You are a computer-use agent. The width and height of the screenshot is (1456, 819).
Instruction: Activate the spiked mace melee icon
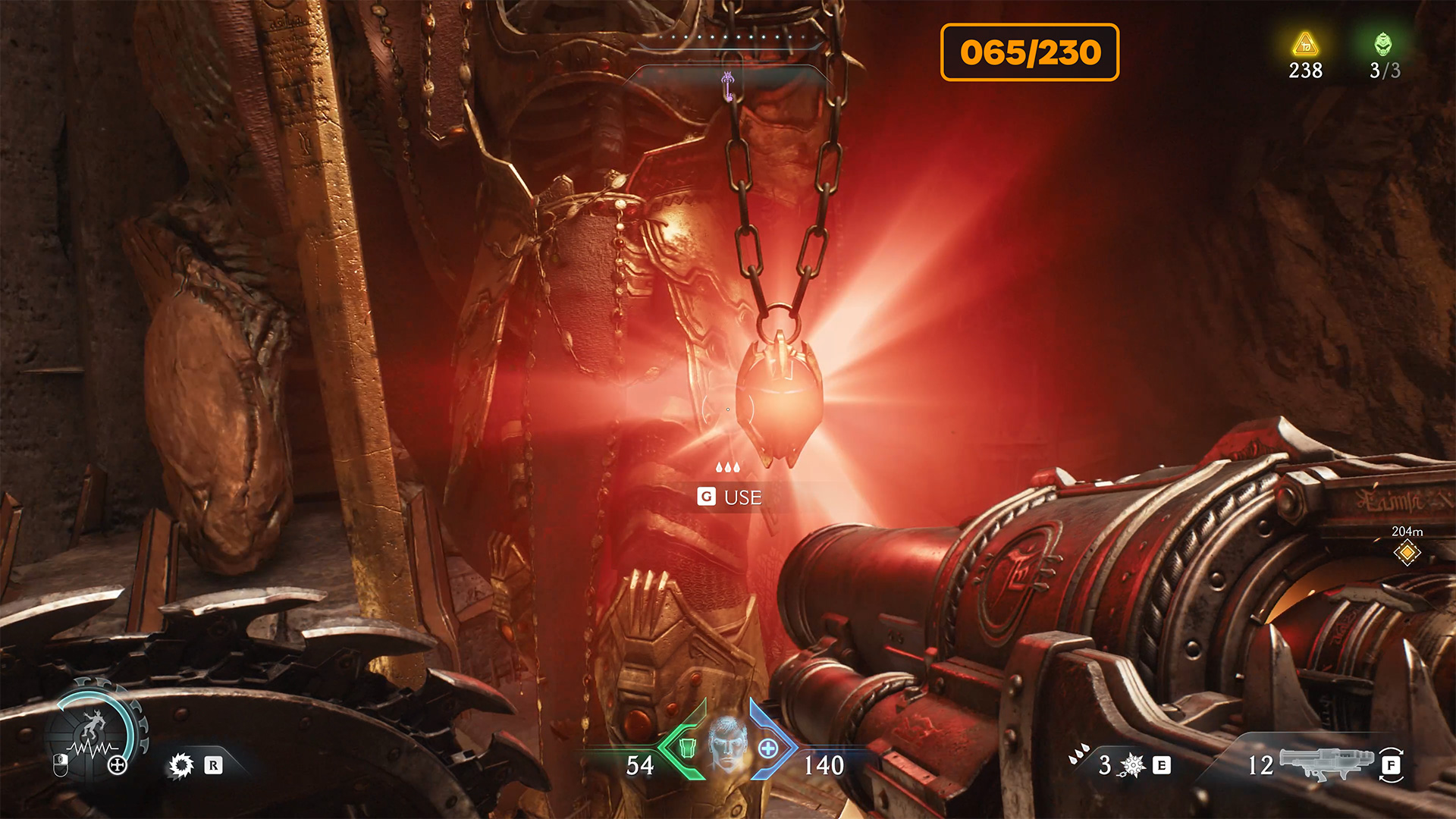click(1132, 765)
